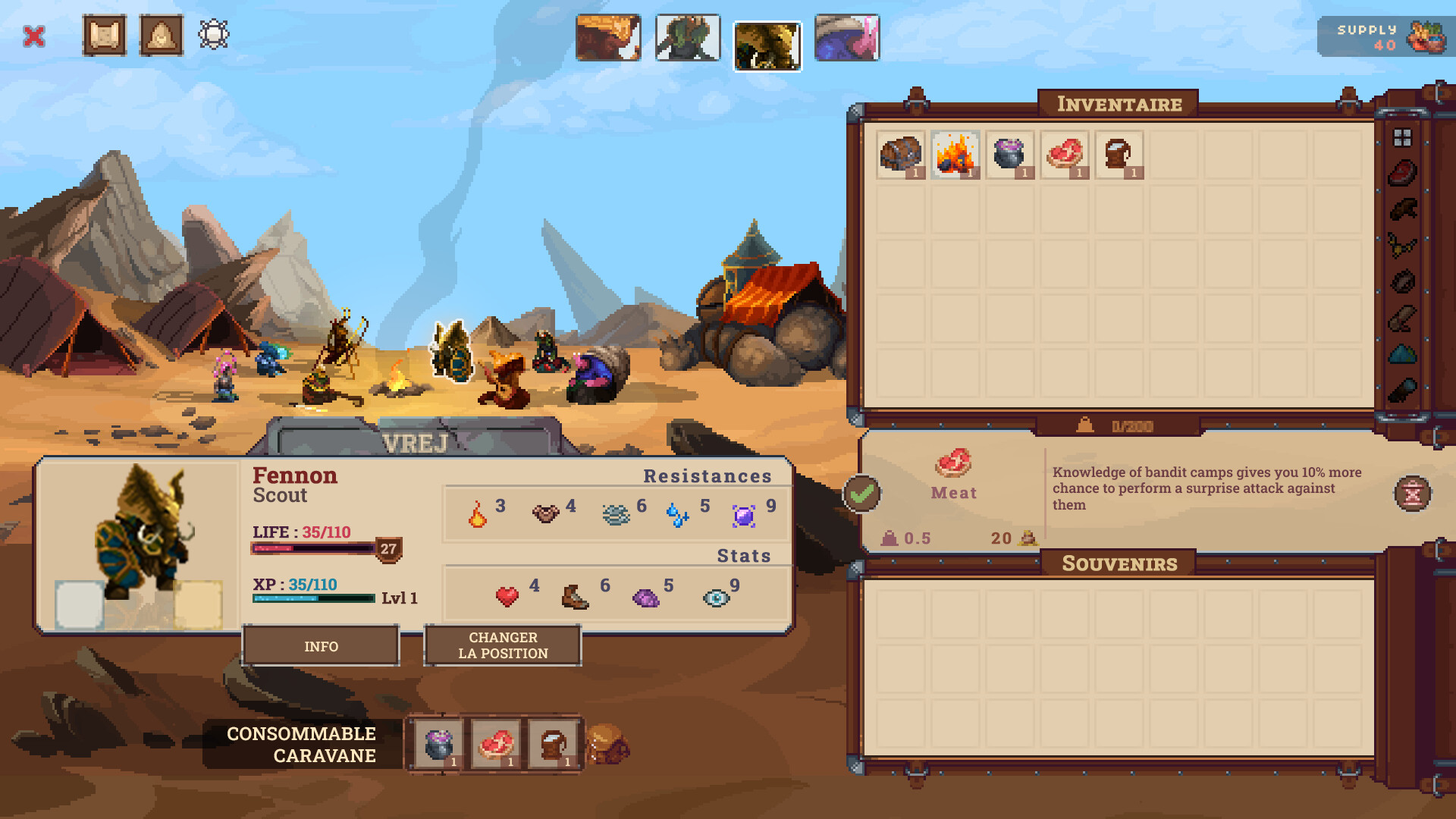Click the supply crate icon top-right

pyautogui.click(x=1425, y=36)
